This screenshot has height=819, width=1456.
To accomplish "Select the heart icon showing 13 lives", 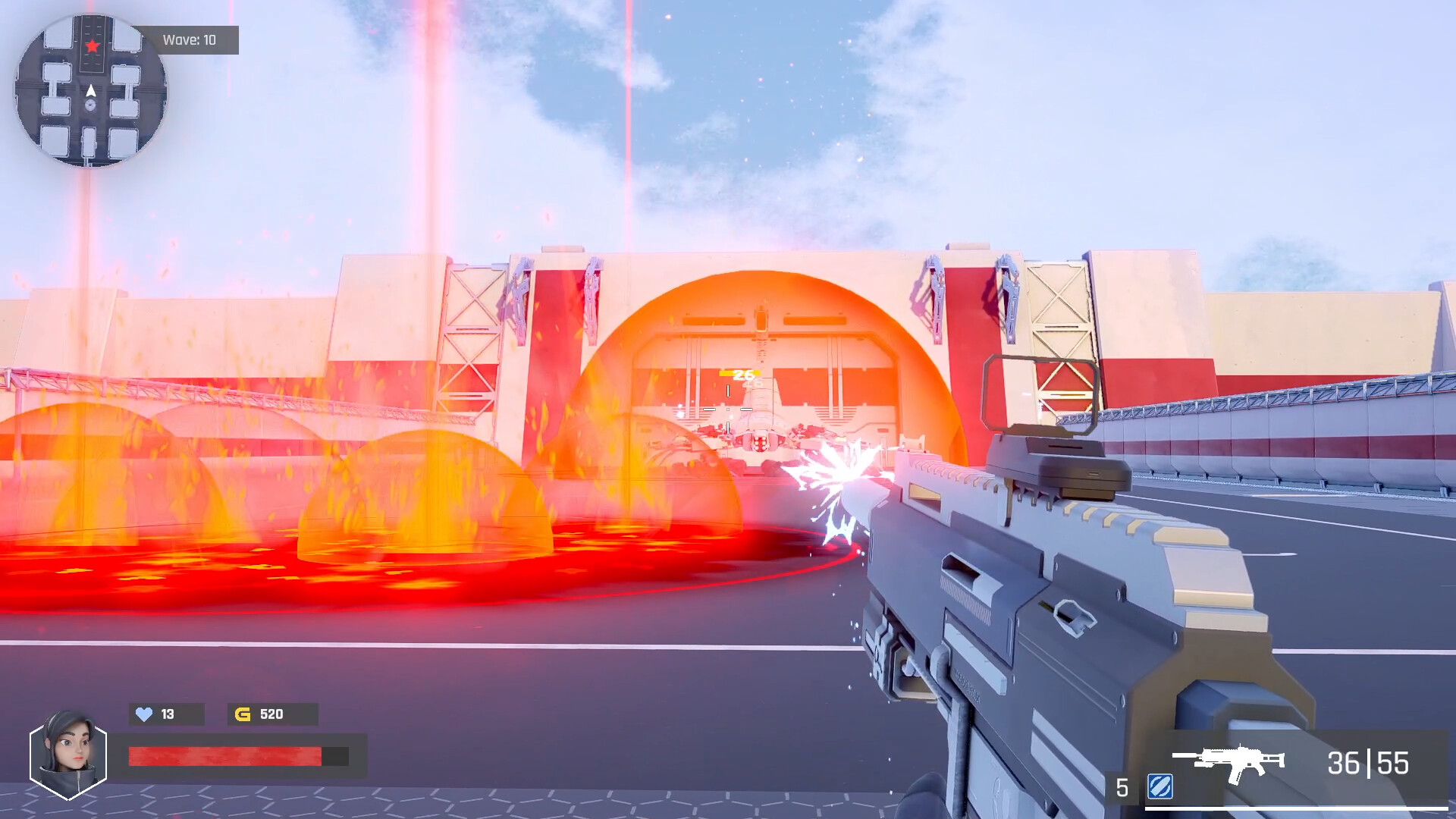I will (x=144, y=714).
